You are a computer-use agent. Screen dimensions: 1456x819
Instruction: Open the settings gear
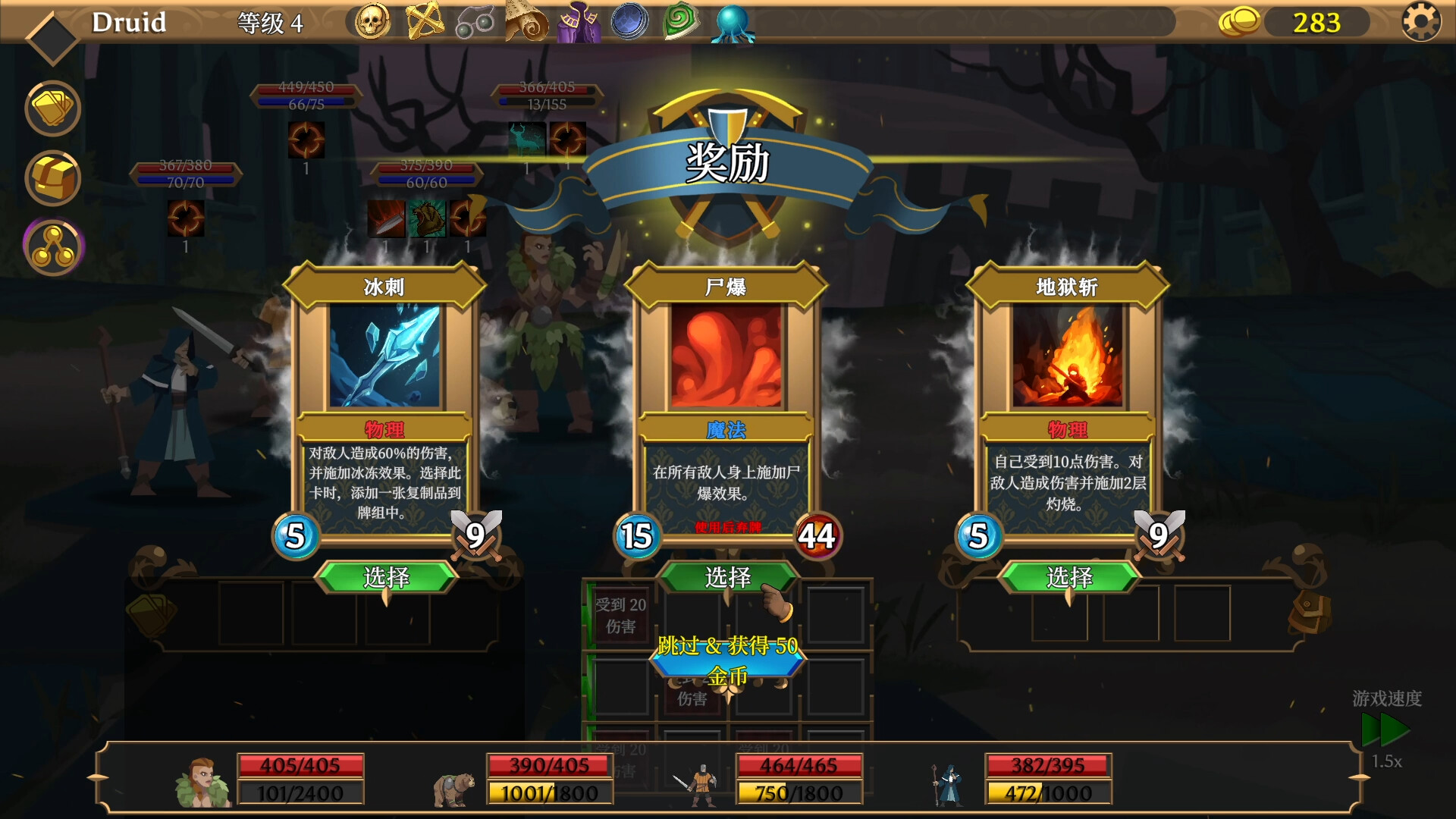[1421, 22]
